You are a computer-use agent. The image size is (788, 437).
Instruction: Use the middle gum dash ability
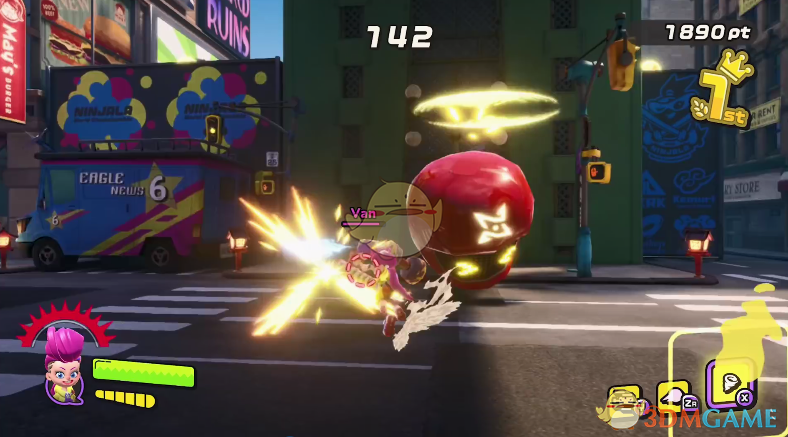(672, 397)
